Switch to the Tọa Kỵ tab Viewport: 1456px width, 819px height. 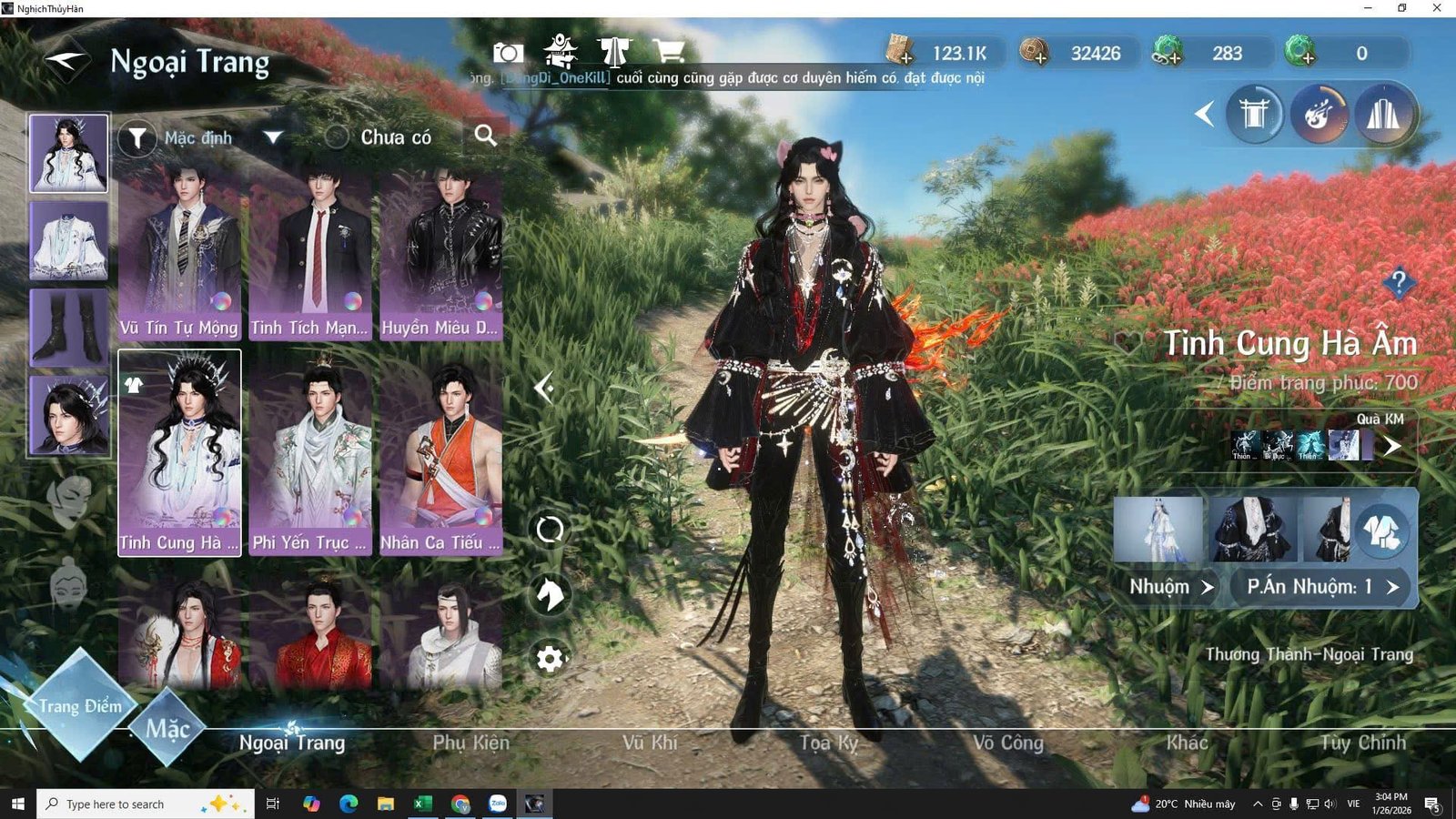click(828, 743)
